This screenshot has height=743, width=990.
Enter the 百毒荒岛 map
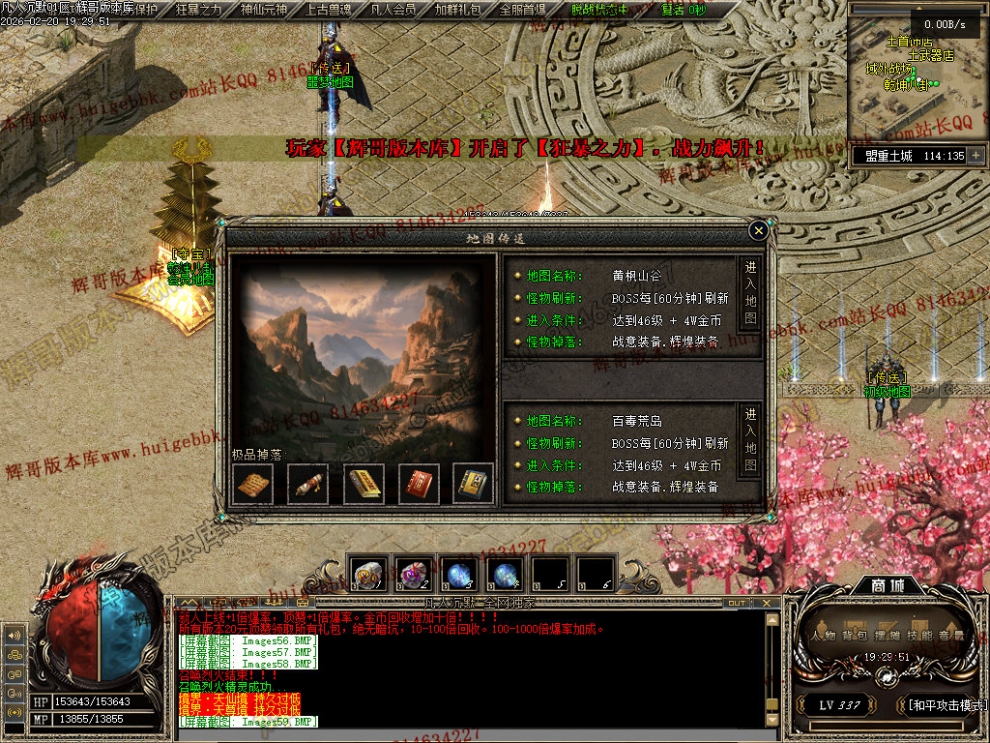point(750,441)
